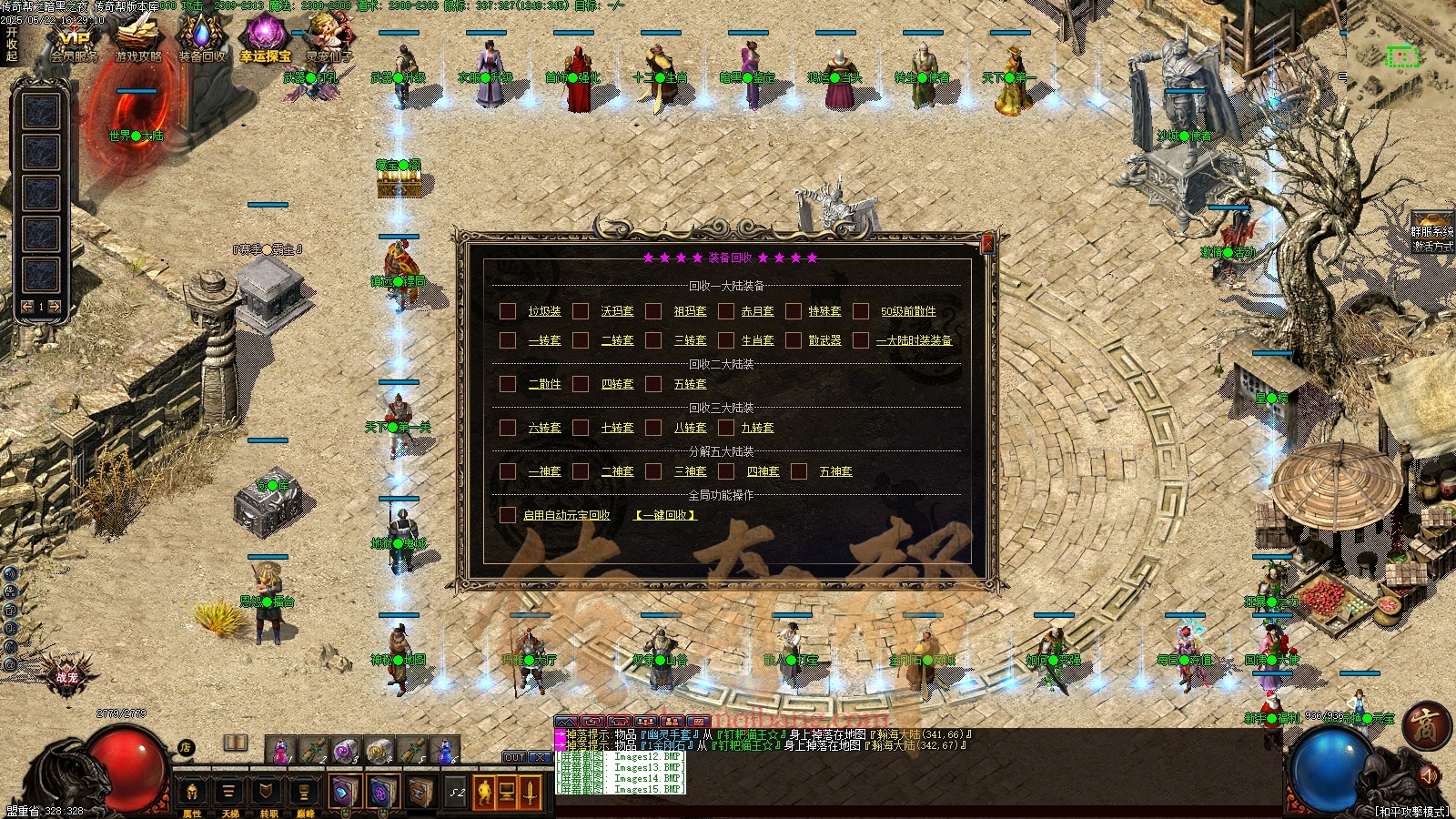Check the 50级前散件 box
This screenshot has height=819, width=1456.
point(861,311)
